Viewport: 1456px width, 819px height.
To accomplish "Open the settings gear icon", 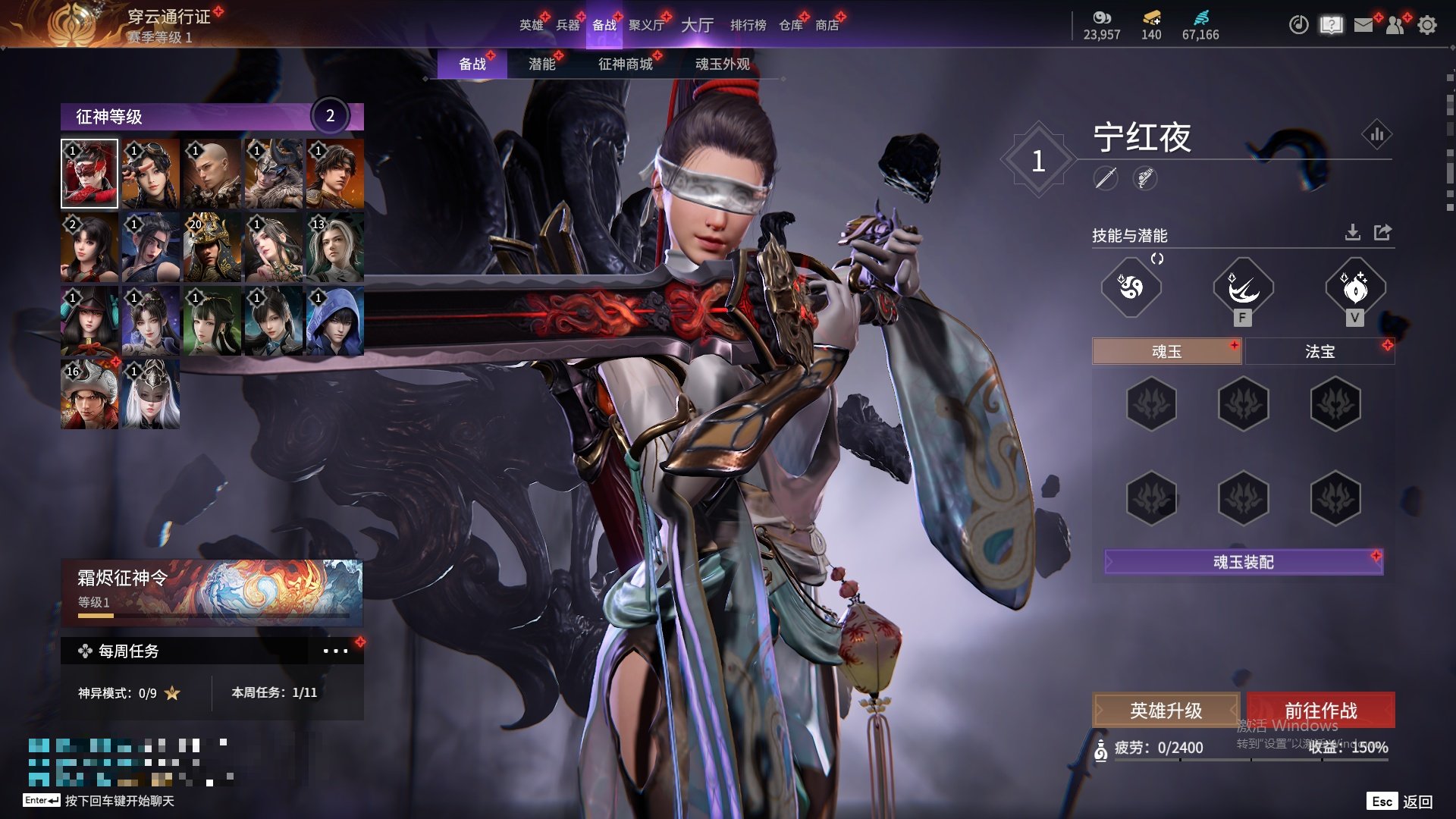I will click(x=1426, y=25).
